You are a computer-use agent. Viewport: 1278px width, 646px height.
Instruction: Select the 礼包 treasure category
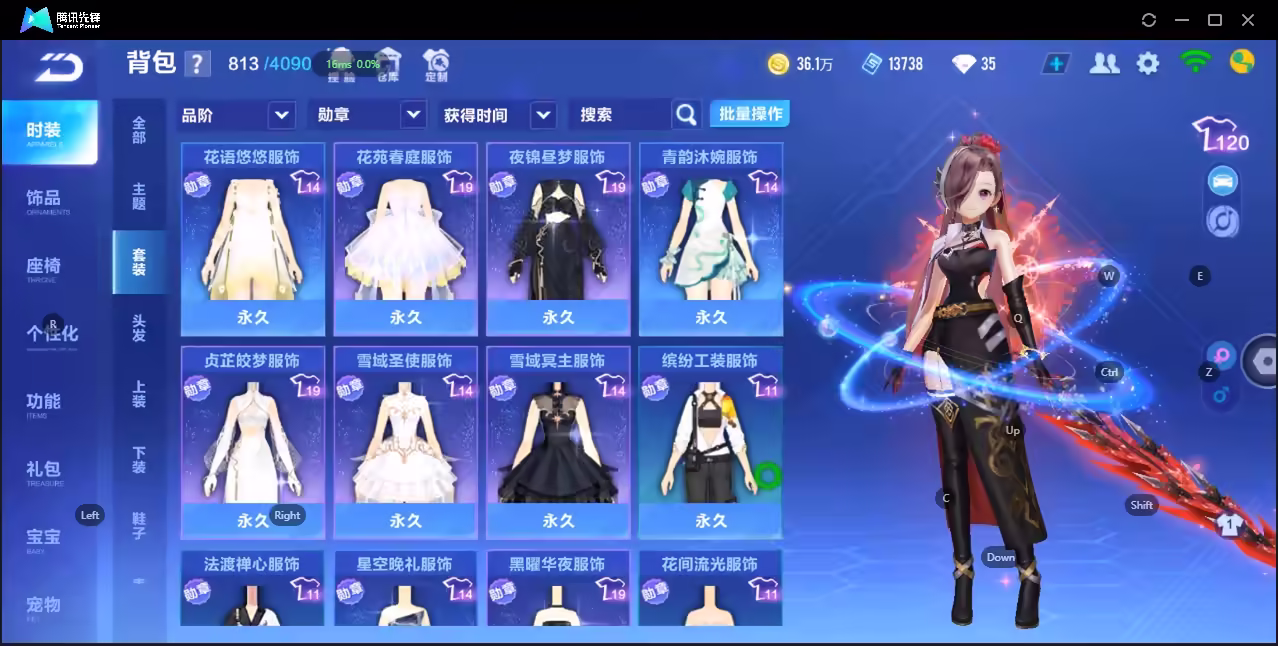(x=44, y=471)
